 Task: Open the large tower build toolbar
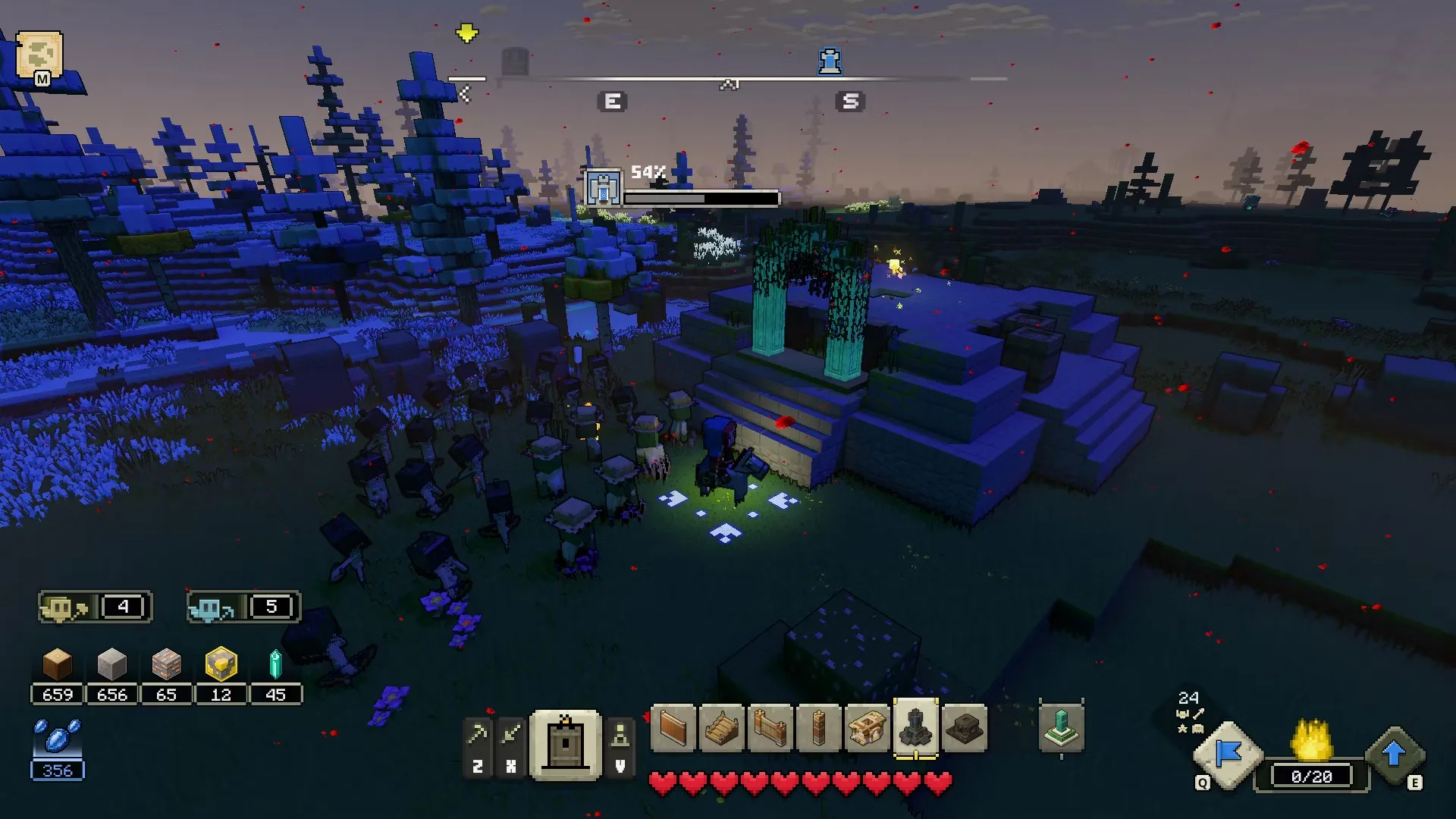click(x=566, y=746)
